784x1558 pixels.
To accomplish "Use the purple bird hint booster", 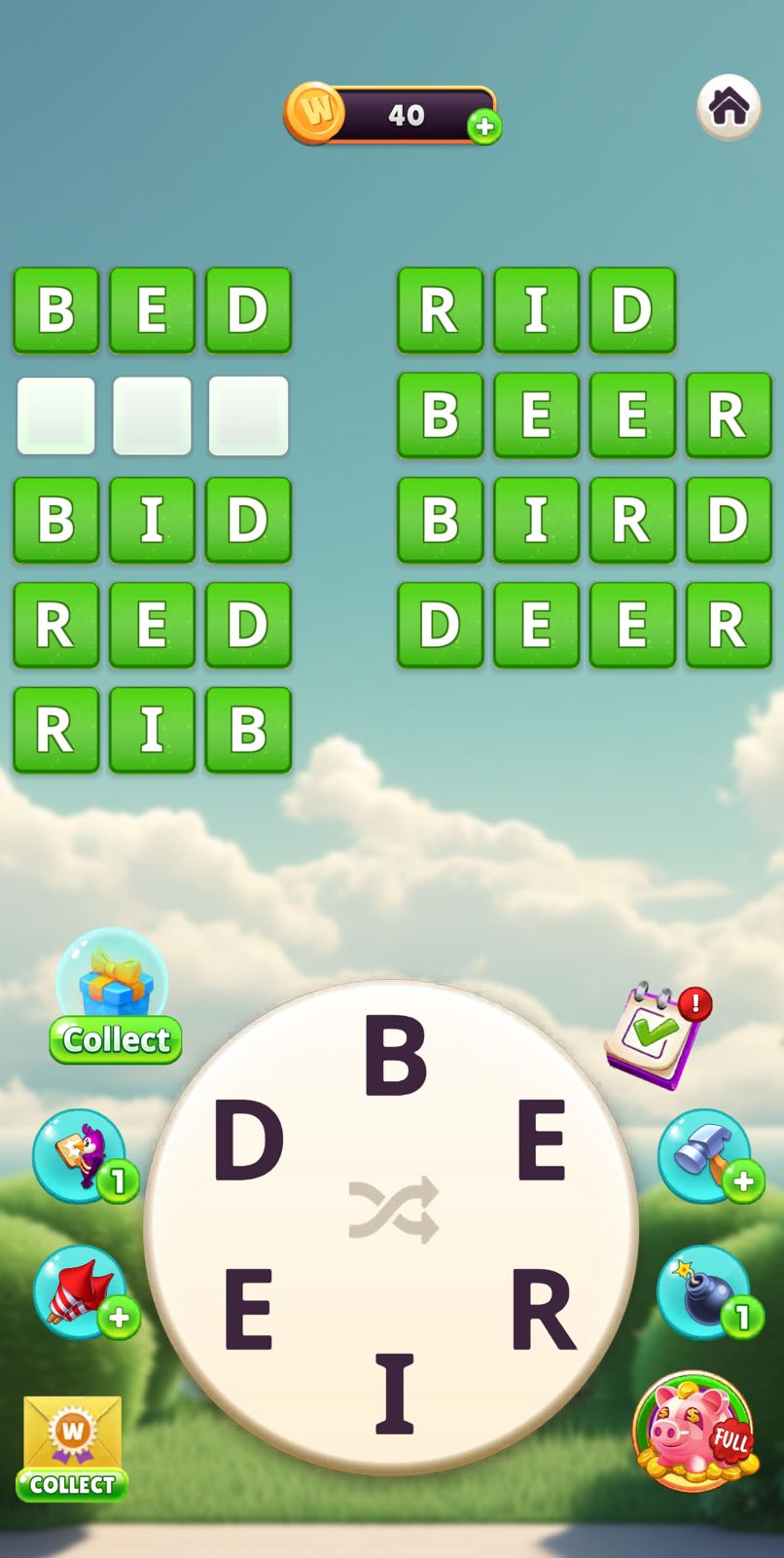I will pyautogui.click(x=81, y=1155).
